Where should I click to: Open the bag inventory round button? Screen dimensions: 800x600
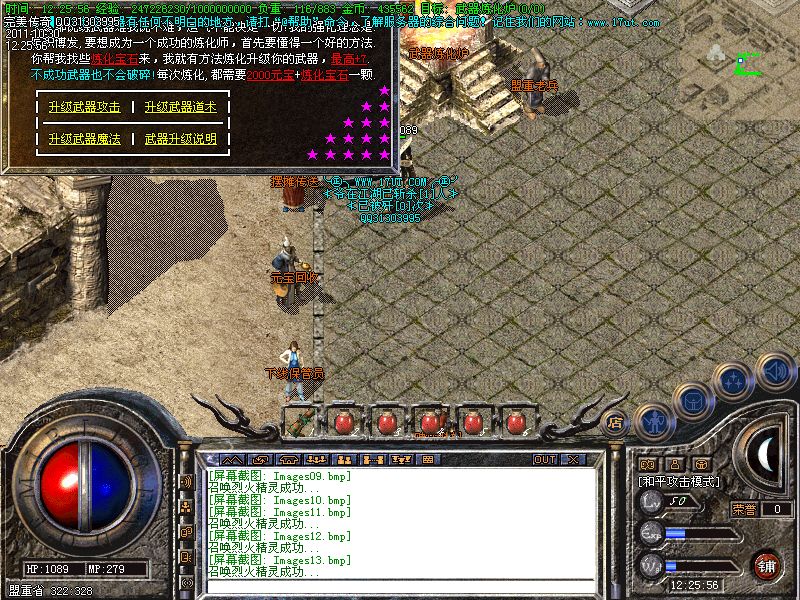click(694, 399)
